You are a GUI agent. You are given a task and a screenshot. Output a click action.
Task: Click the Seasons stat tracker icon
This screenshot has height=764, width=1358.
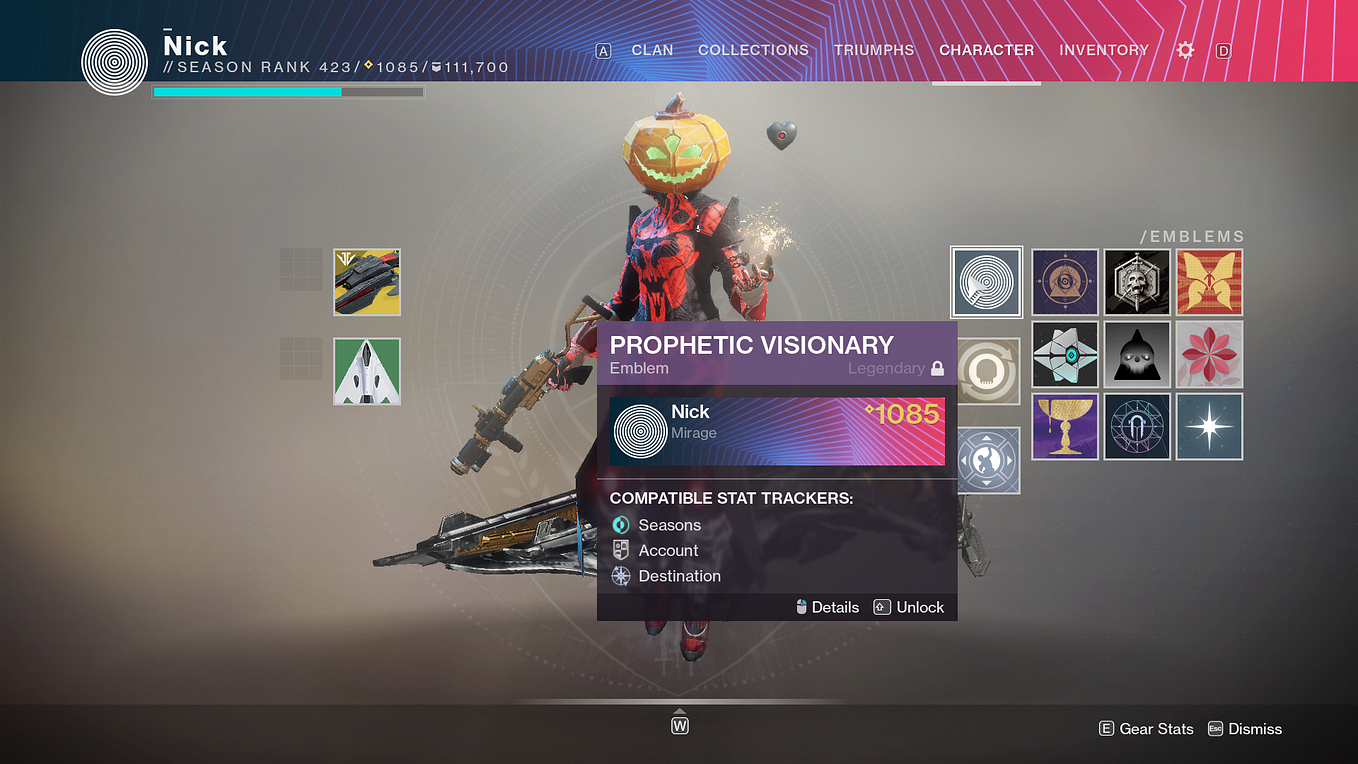click(x=622, y=524)
